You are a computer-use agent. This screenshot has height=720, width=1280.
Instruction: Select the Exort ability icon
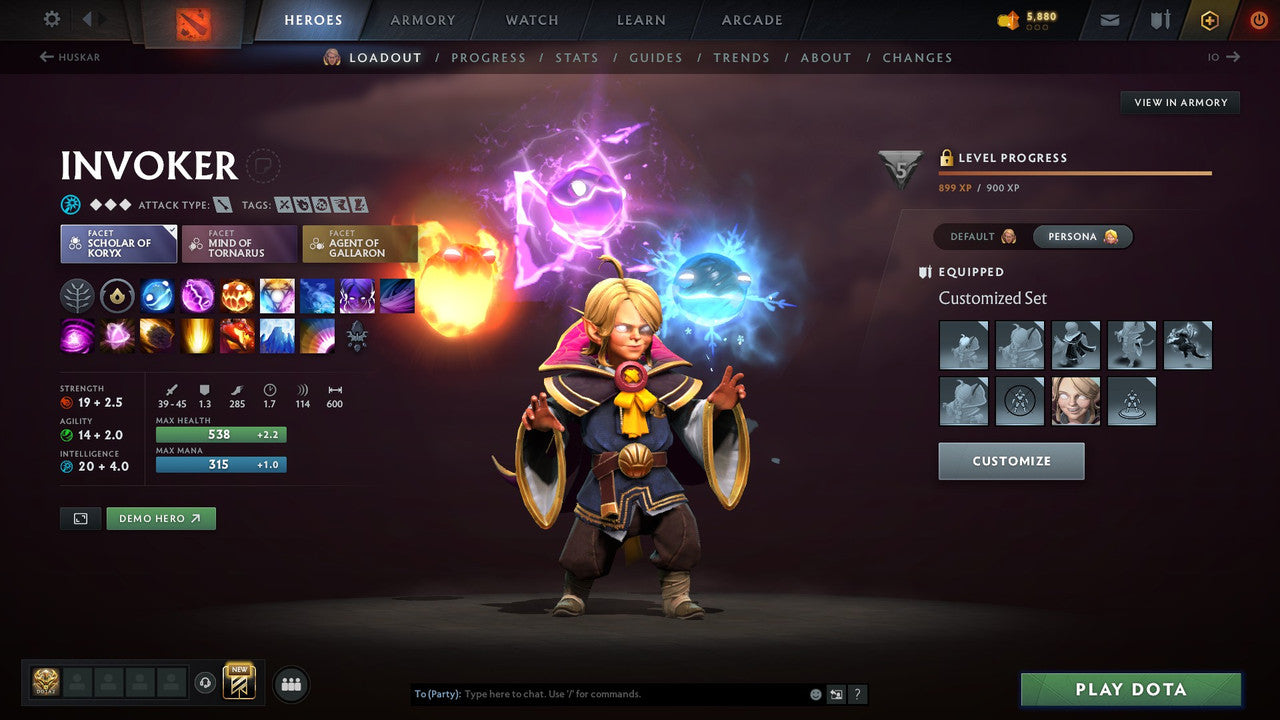click(237, 295)
